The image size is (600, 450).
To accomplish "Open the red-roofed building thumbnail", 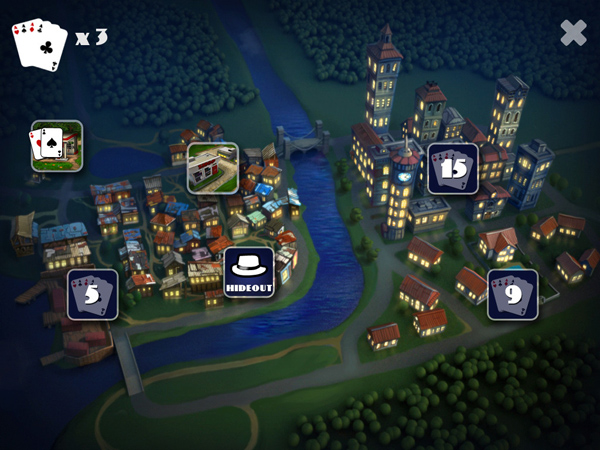I will coord(213,167).
